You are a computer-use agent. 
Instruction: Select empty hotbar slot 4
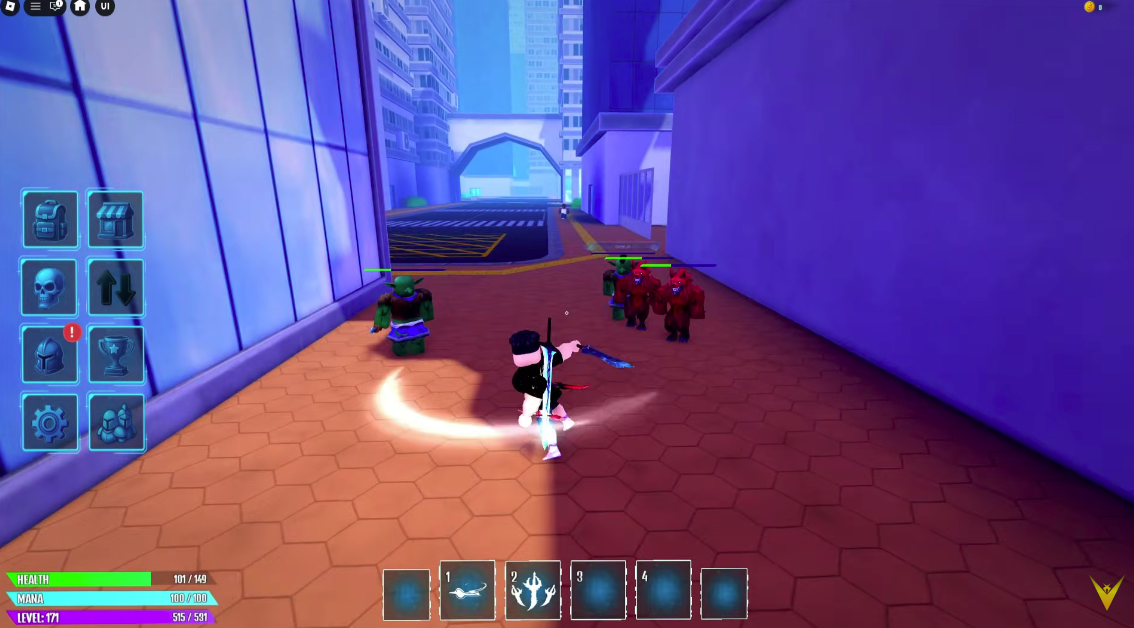(x=663, y=591)
